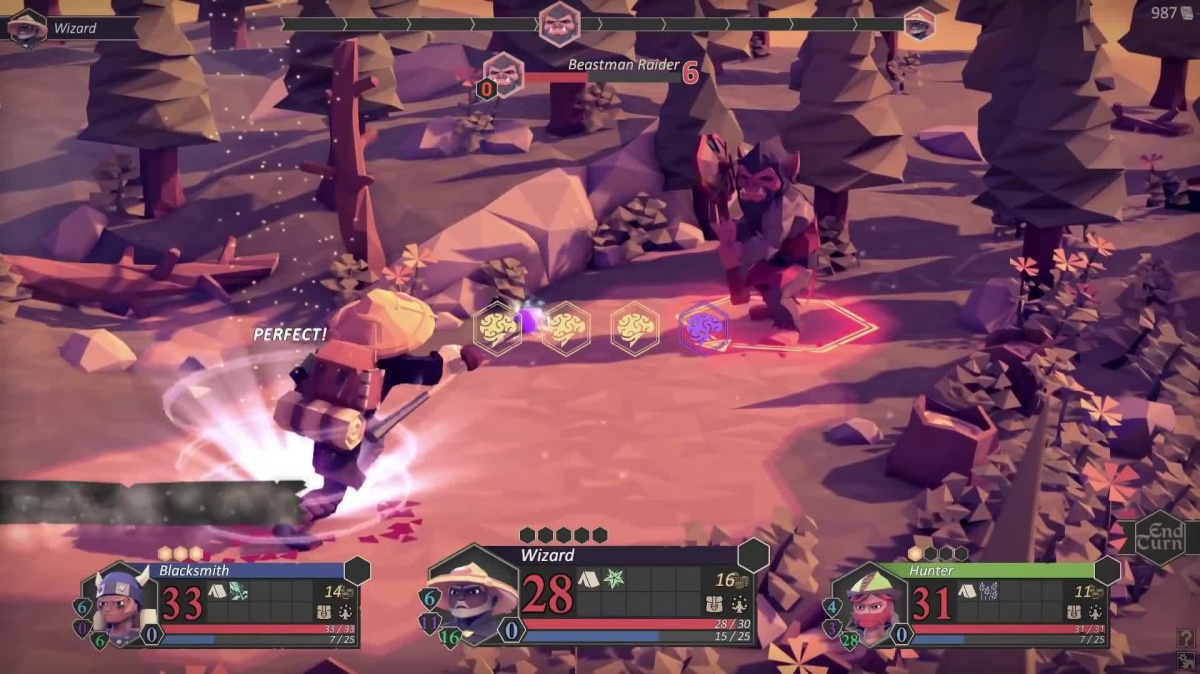
Task: Select the green star item in Wizard's slots
Action: (613, 579)
